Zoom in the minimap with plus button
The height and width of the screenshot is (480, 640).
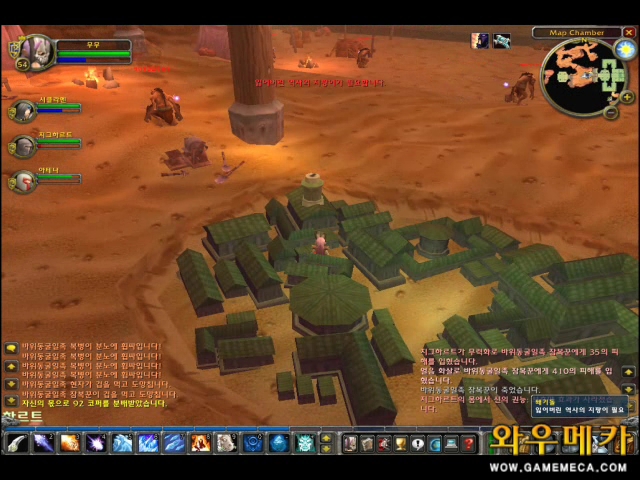pos(626,97)
